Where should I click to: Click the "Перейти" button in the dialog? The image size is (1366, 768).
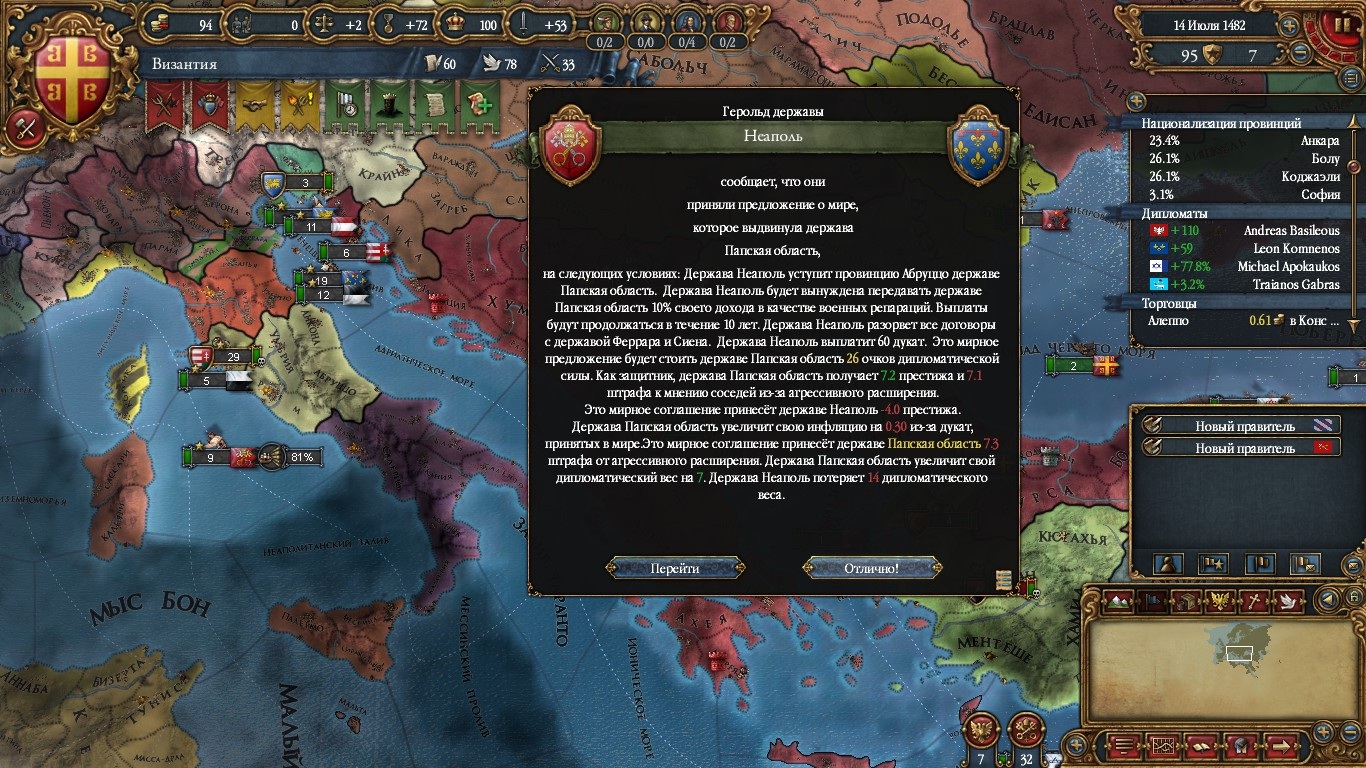click(674, 568)
